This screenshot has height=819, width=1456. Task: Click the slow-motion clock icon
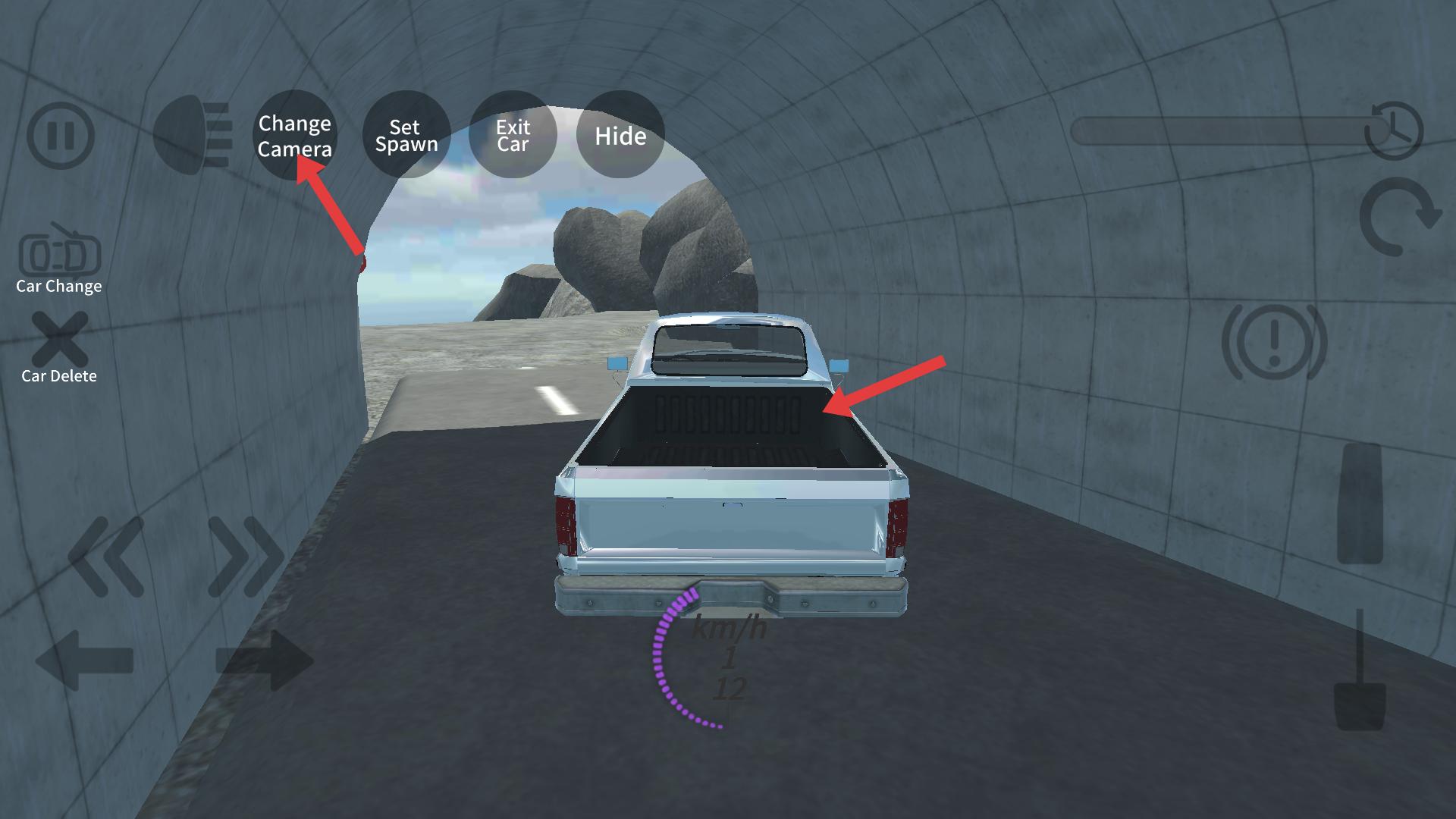pyautogui.click(x=1394, y=130)
